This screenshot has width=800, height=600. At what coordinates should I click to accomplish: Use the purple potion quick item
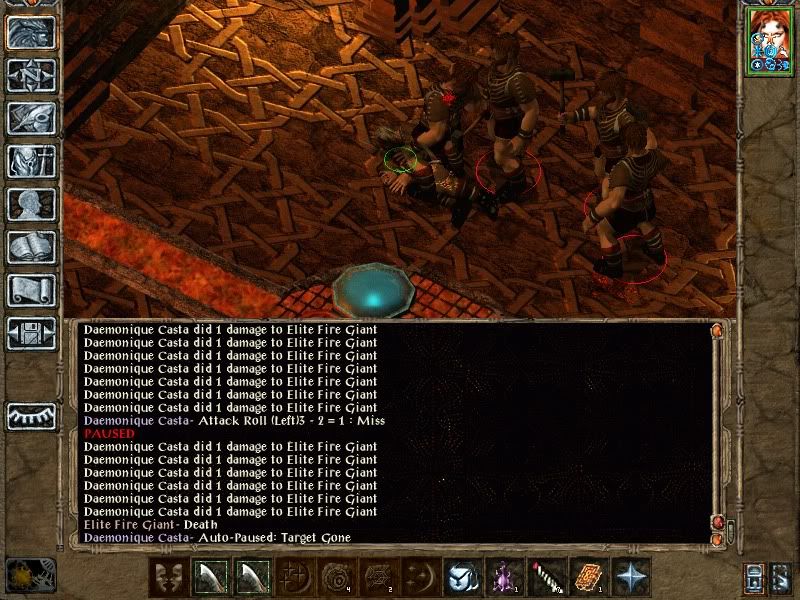pyautogui.click(x=503, y=577)
